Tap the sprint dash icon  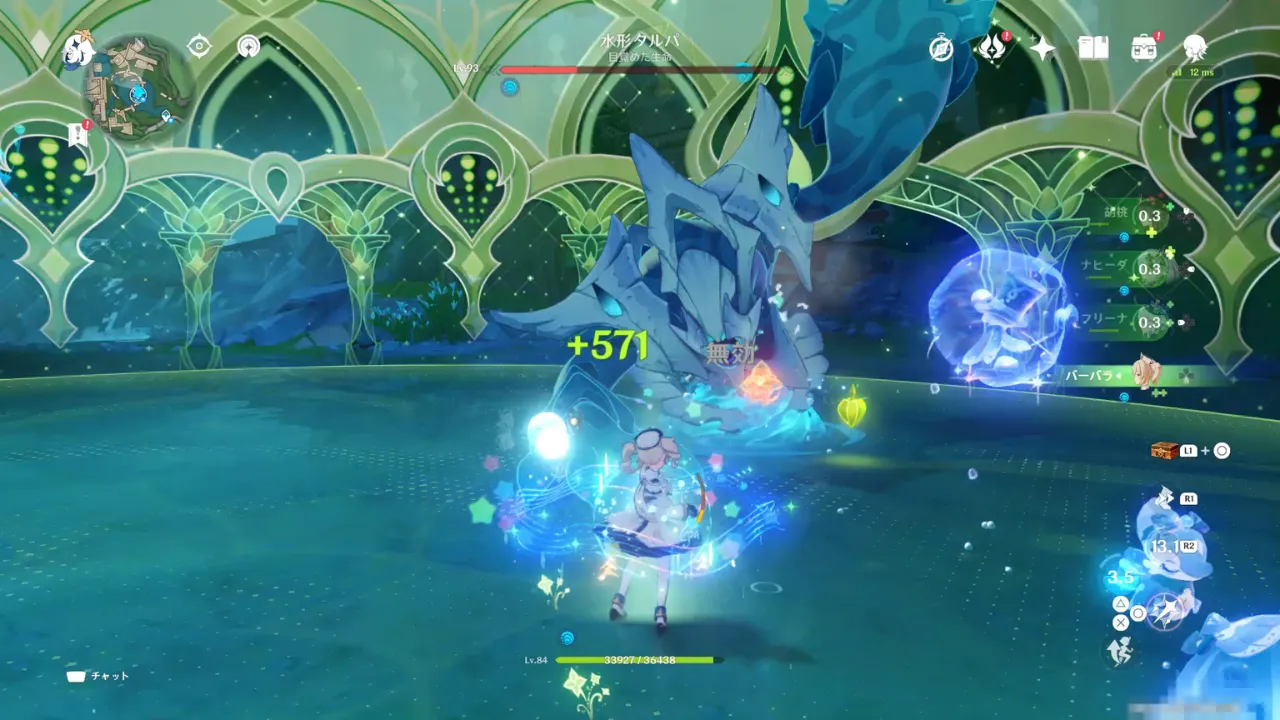click(1118, 652)
